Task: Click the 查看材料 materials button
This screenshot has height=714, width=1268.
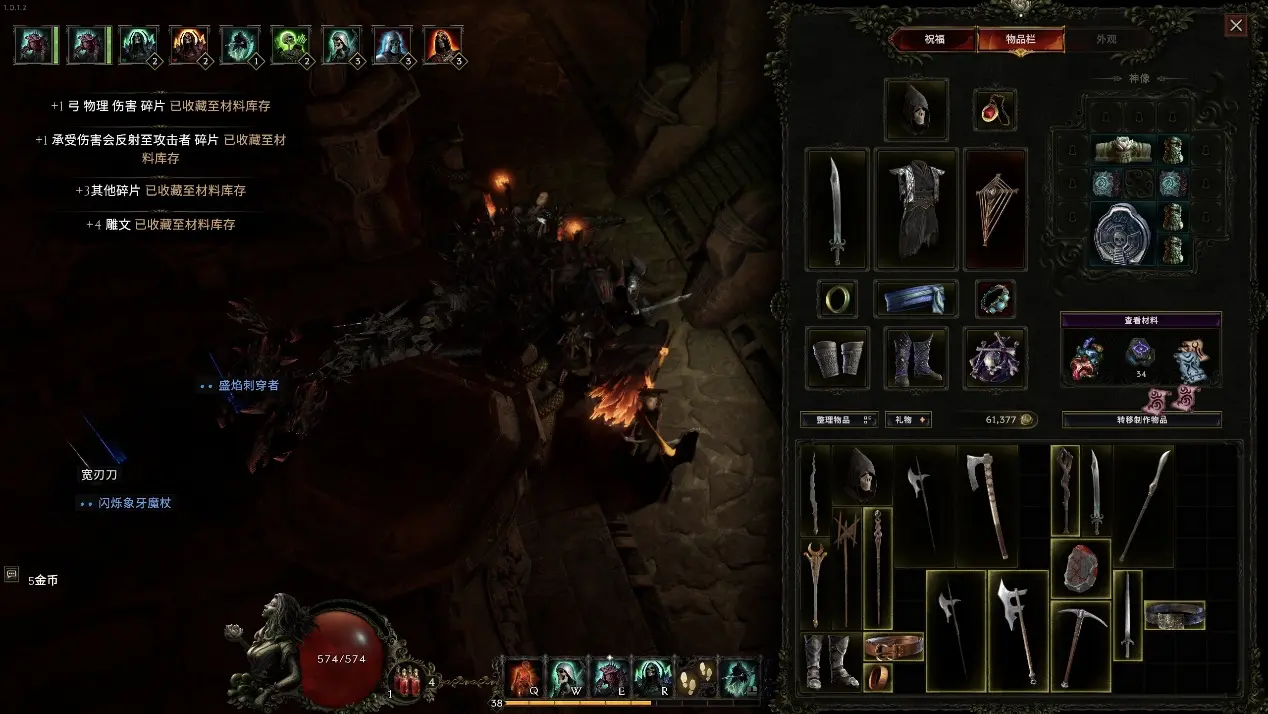Action: [x=1140, y=321]
